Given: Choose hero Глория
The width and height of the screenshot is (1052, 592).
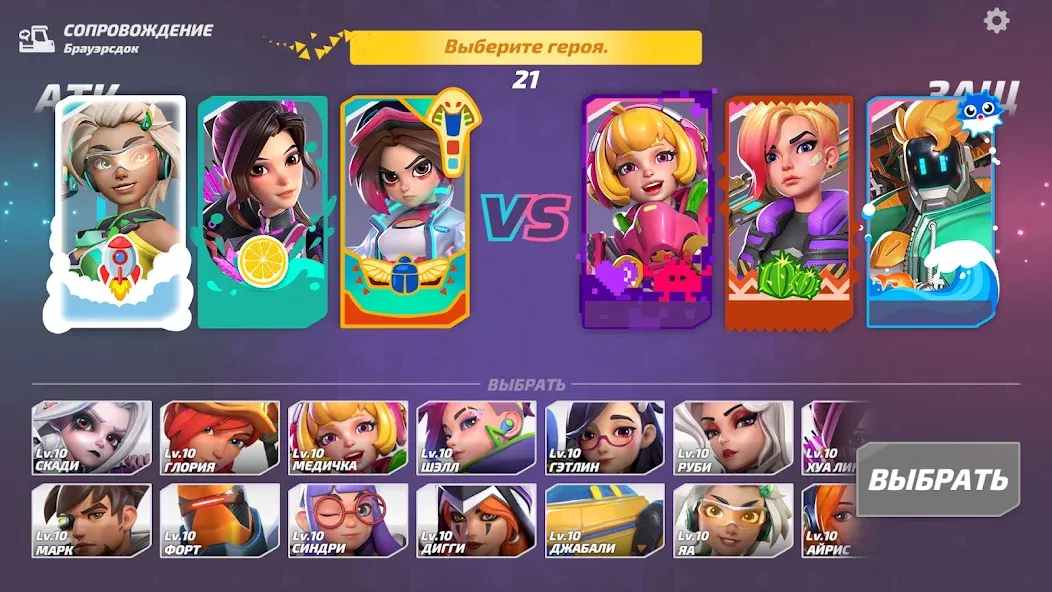Looking at the screenshot, I should 220,438.
